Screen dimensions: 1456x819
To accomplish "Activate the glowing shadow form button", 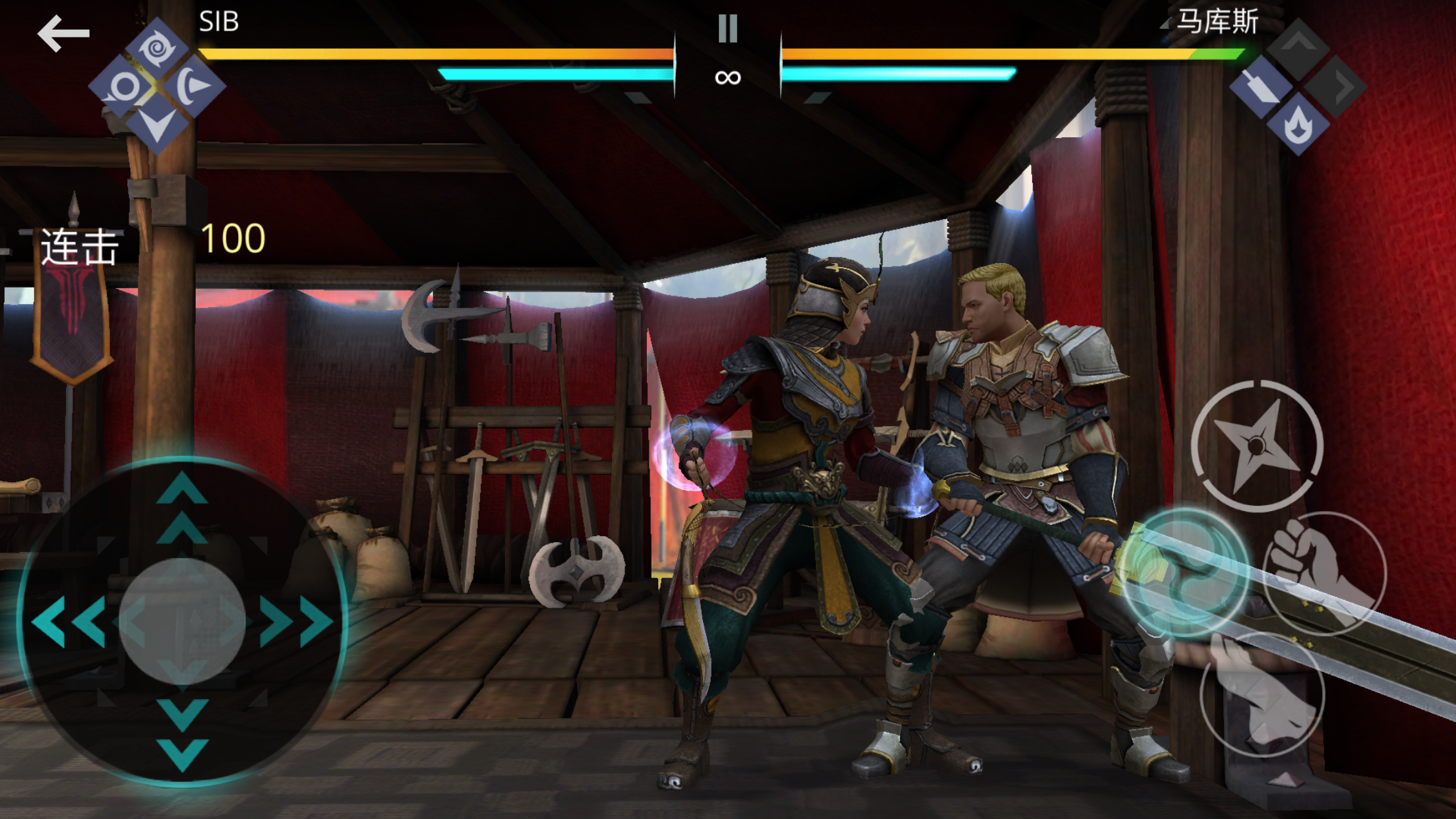I will (x=1185, y=571).
